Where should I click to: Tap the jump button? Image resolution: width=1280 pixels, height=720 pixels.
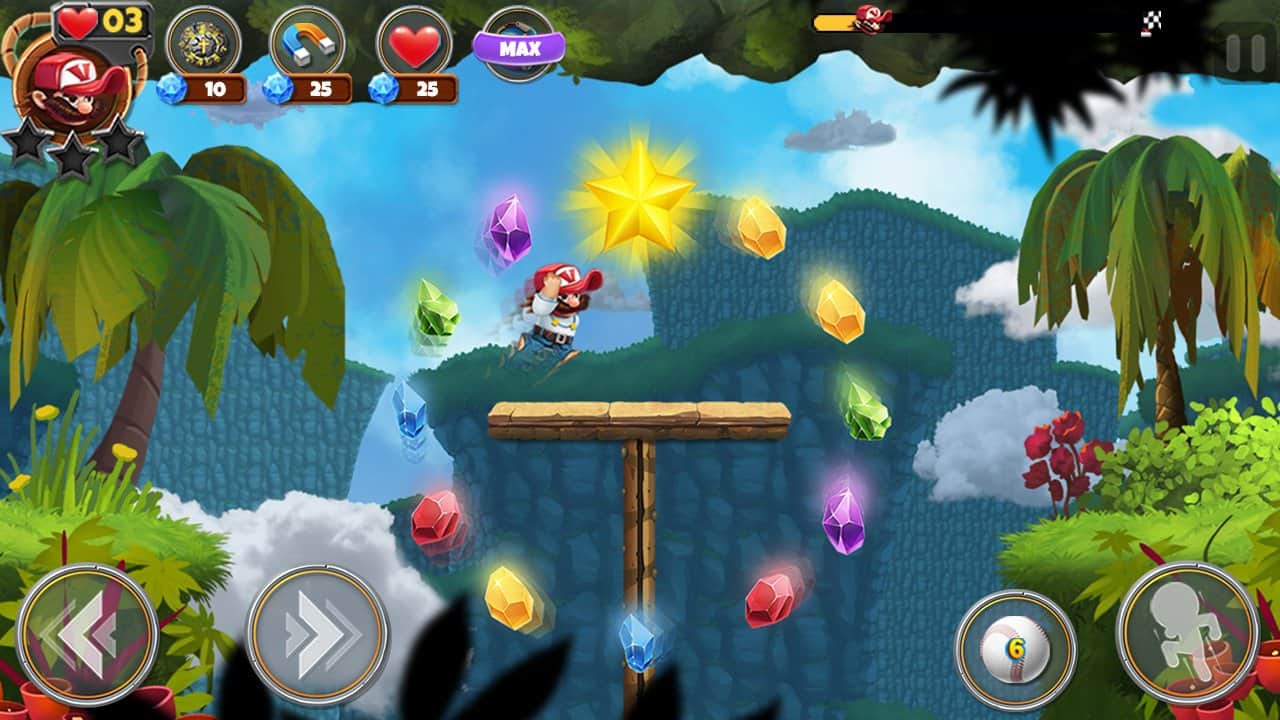(1187, 631)
